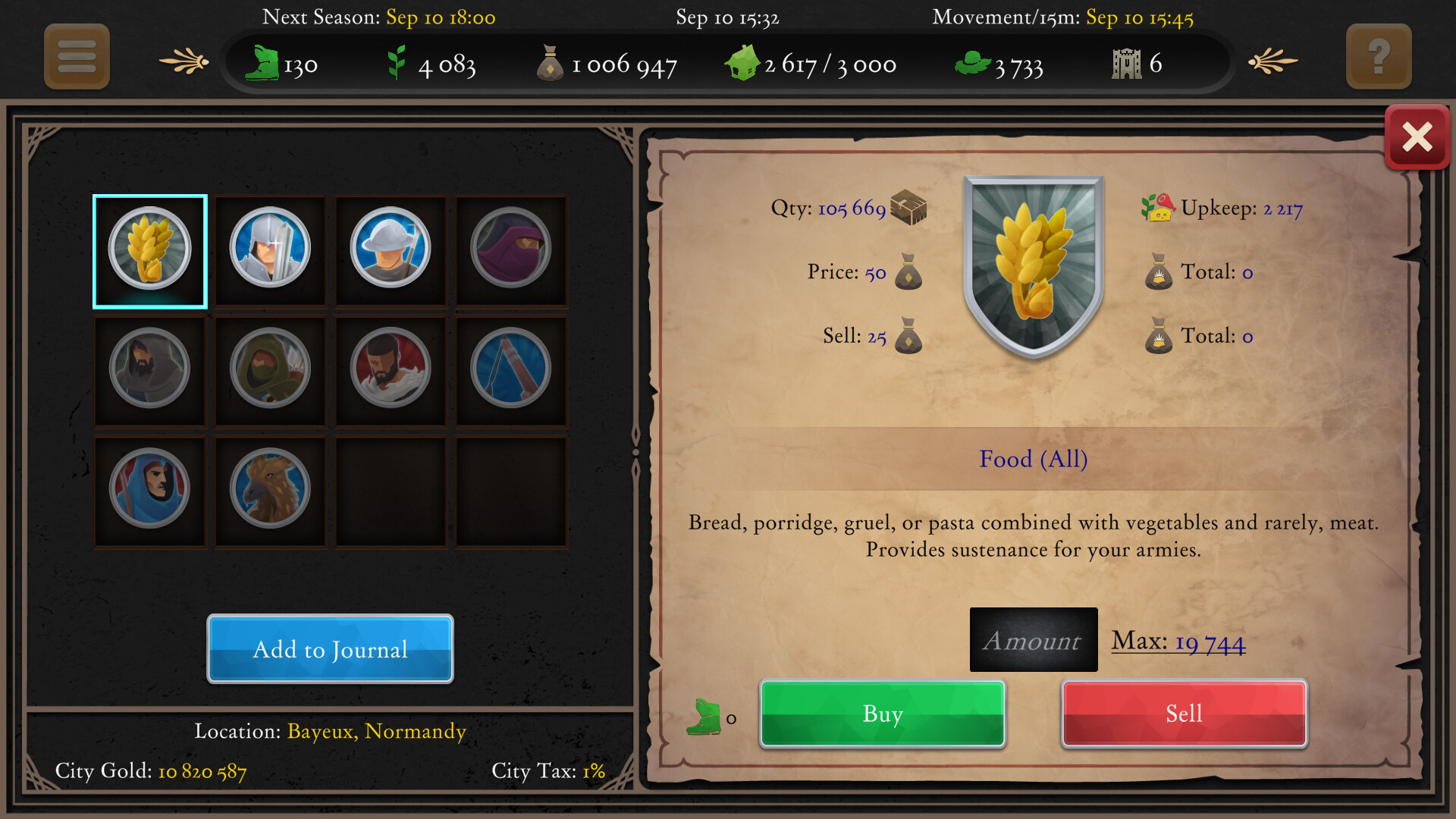Viewport: 1456px width, 819px height.
Task: Click the gold pouch resource counter
Action: point(607,64)
